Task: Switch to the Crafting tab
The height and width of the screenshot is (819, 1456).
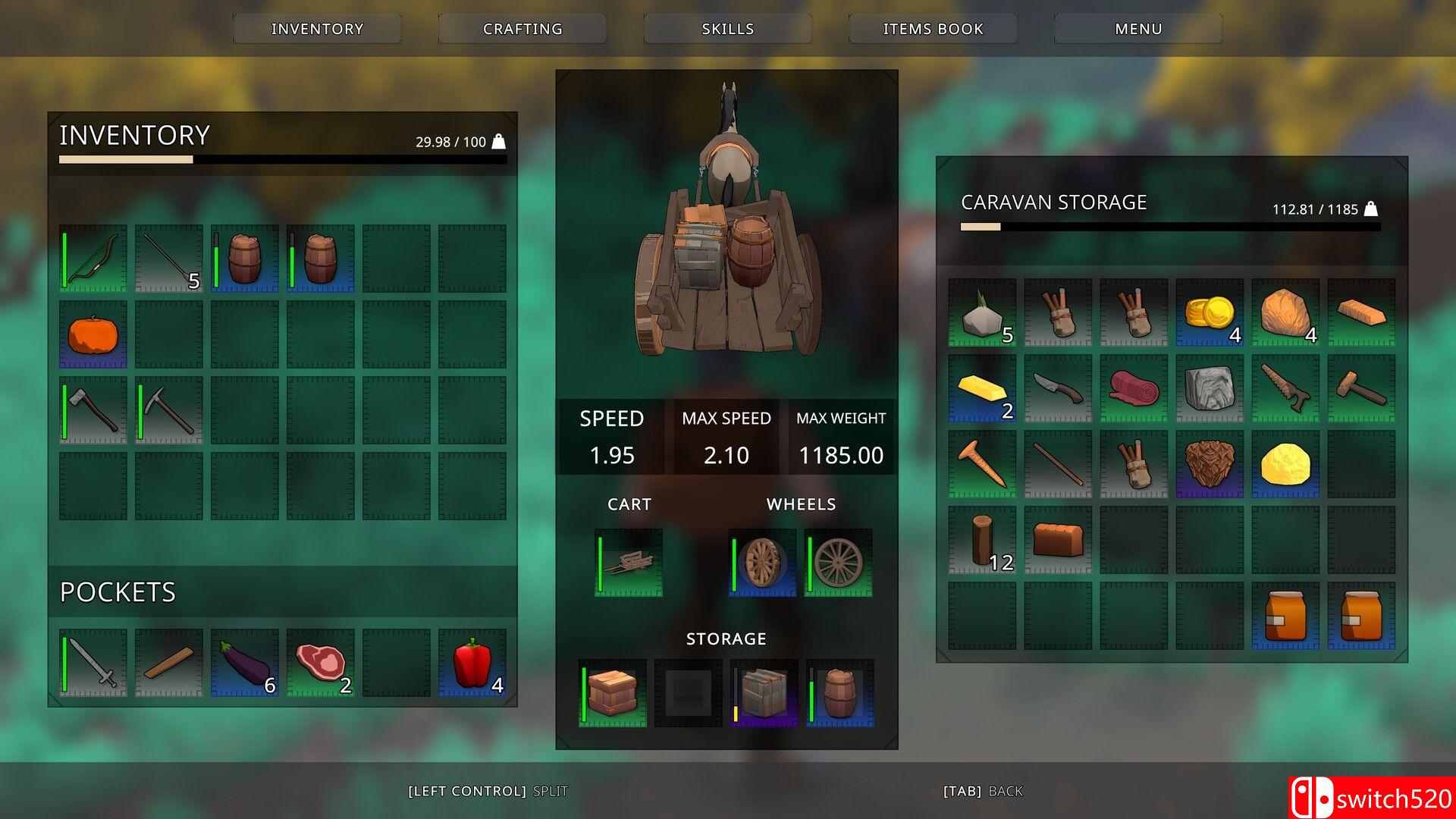Action: click(x=521, y=29)
